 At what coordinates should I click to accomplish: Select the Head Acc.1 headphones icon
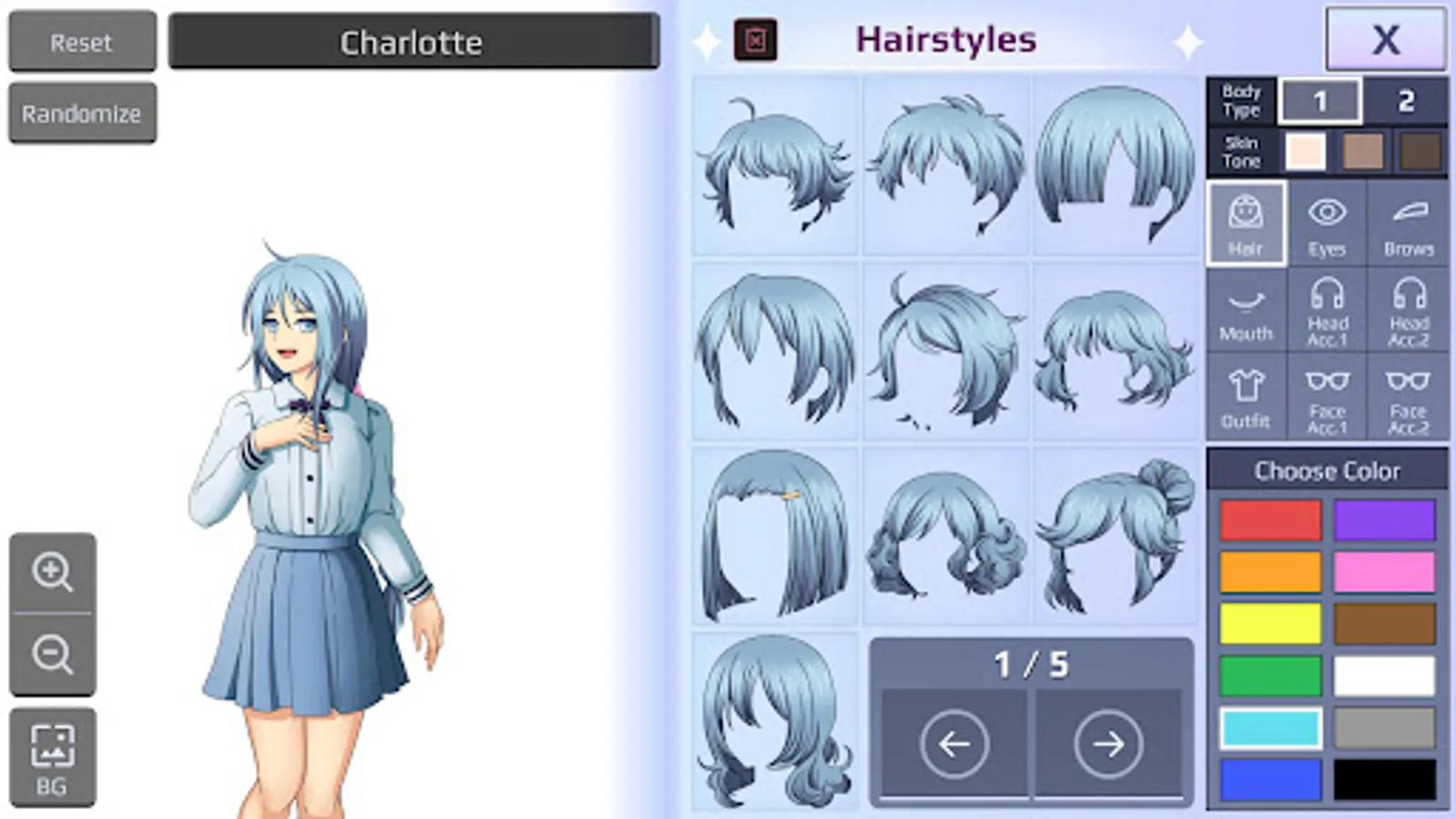tap(1327, 309)
